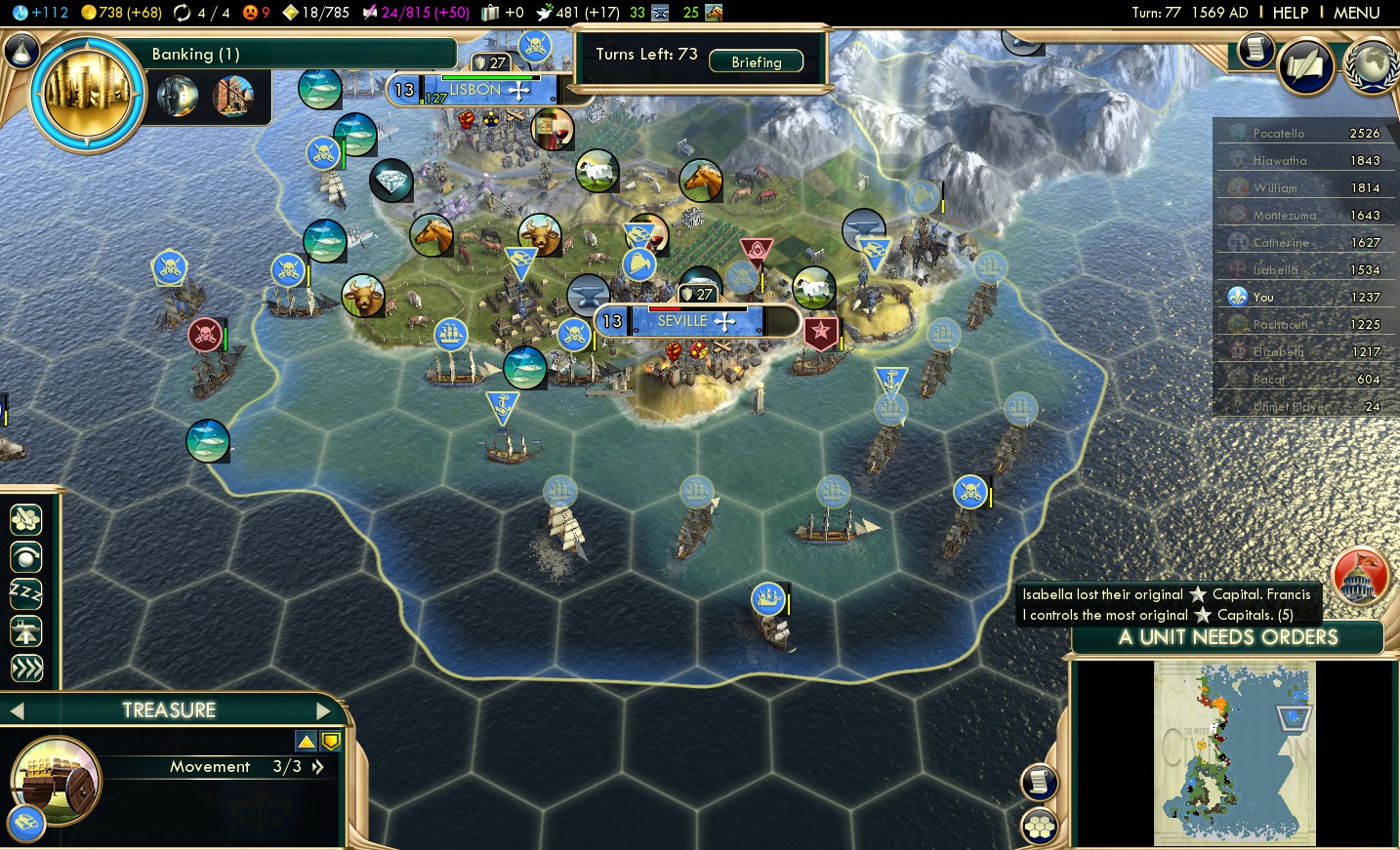1400x850 pixels.
Task: Open the gold treasury readout in top bar
Action: [x=122, y=13]
